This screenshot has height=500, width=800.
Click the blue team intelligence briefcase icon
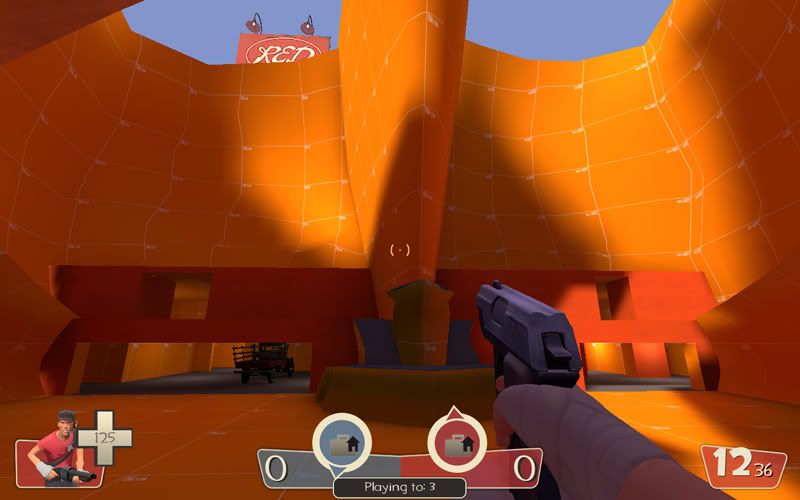pyautogui.click(x=342, y=442)
